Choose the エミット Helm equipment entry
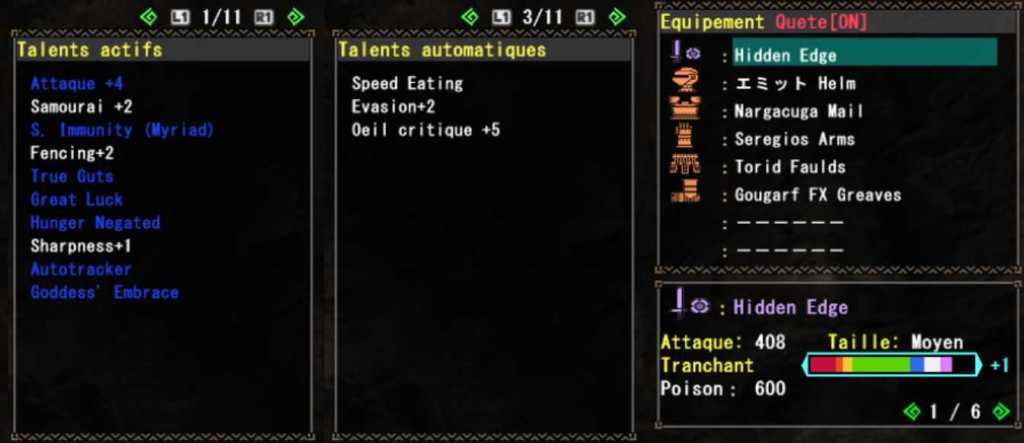 pos(794,83)
